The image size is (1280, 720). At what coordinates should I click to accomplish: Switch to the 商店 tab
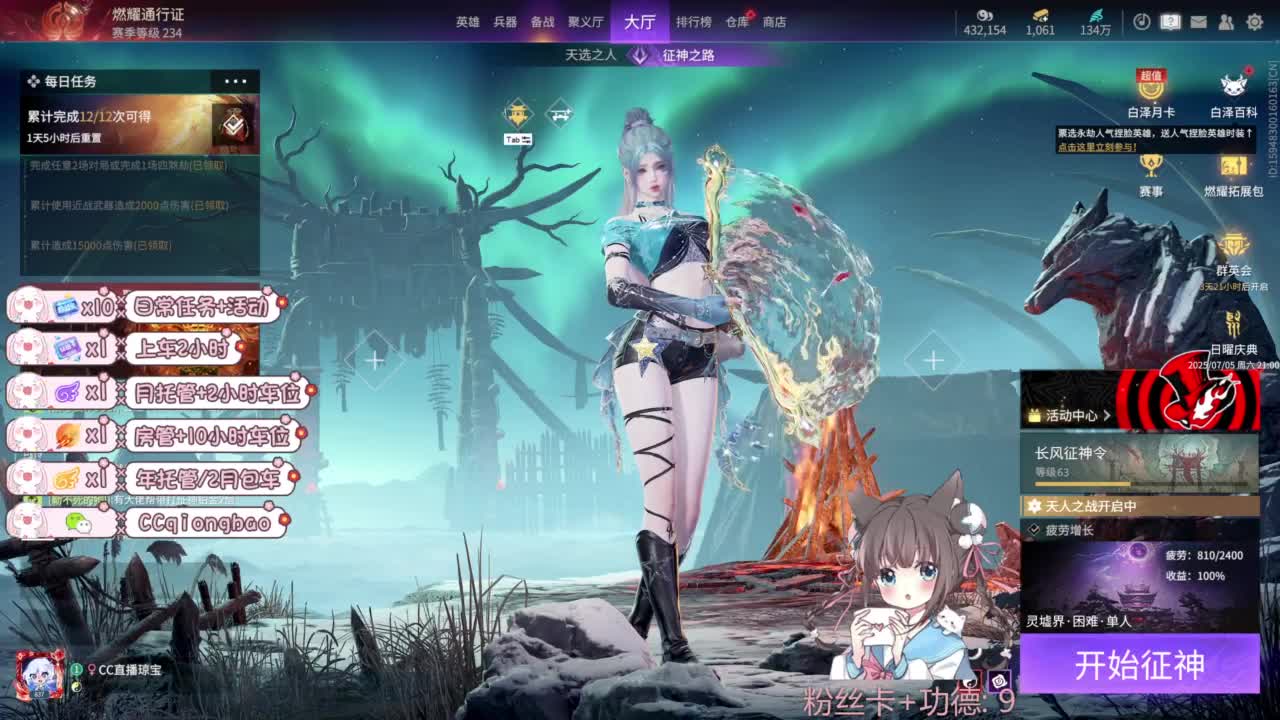(x=773, y=22)
